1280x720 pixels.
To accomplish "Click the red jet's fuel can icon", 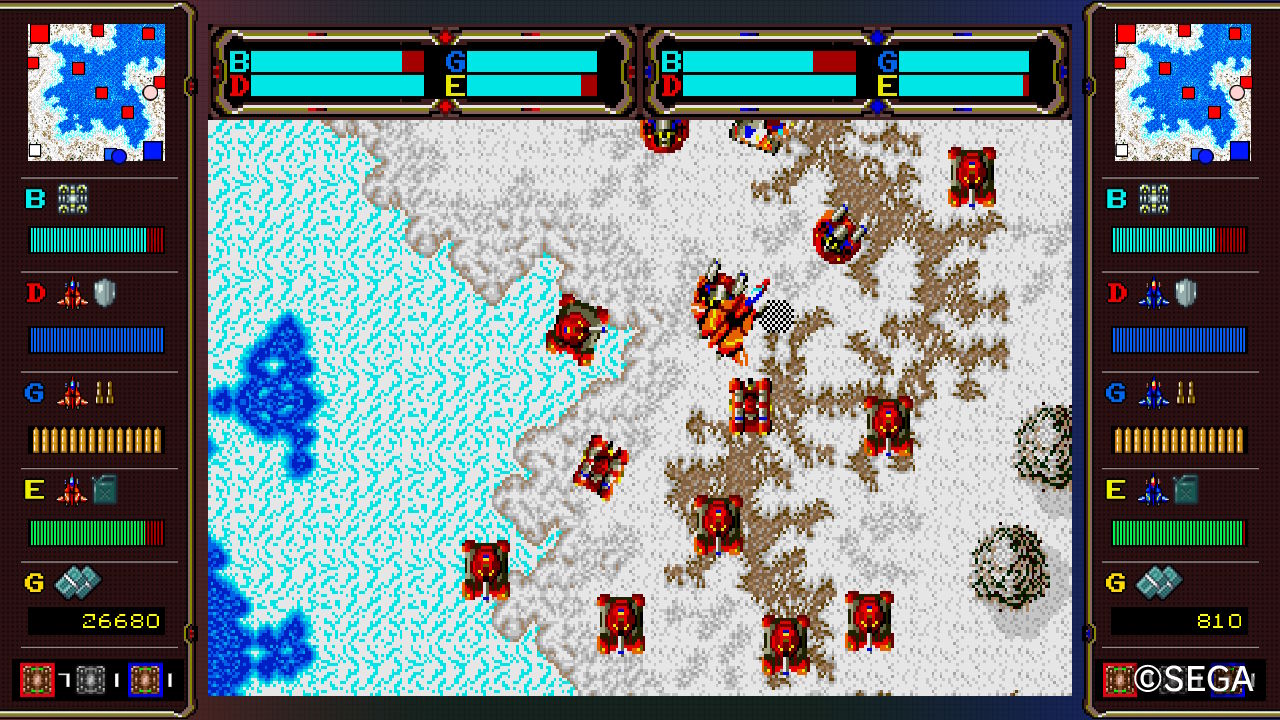I will [x=105, y=490].
